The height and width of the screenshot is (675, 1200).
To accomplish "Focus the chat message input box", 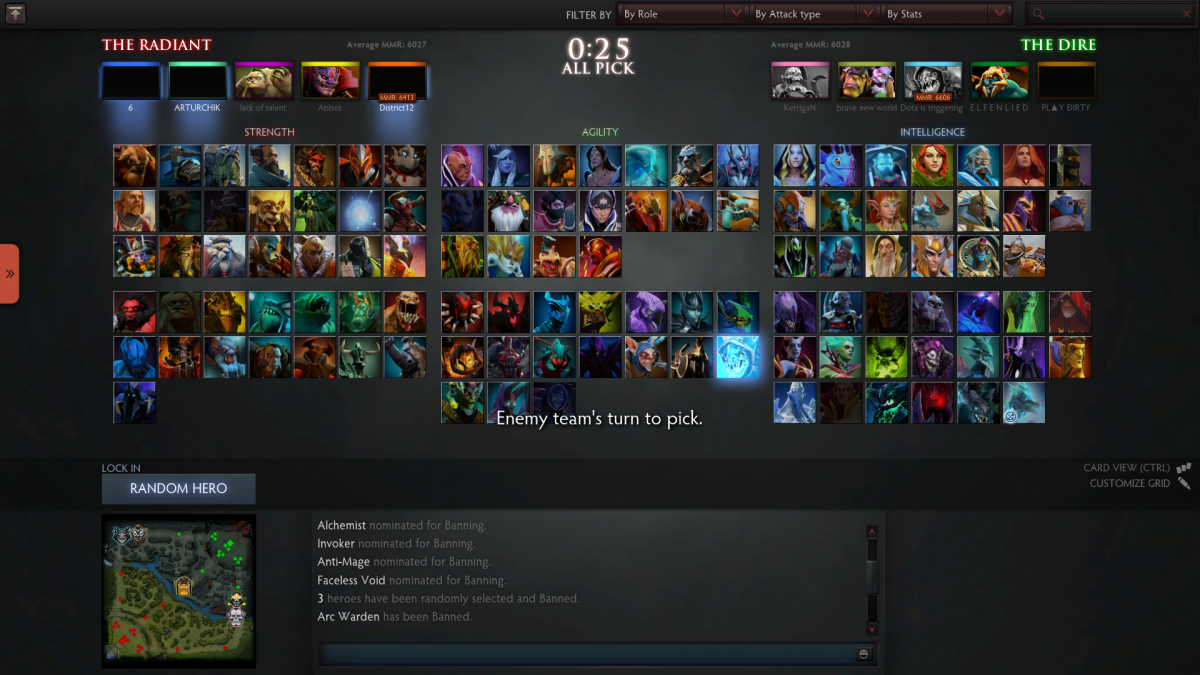I will tap(587, 654).
